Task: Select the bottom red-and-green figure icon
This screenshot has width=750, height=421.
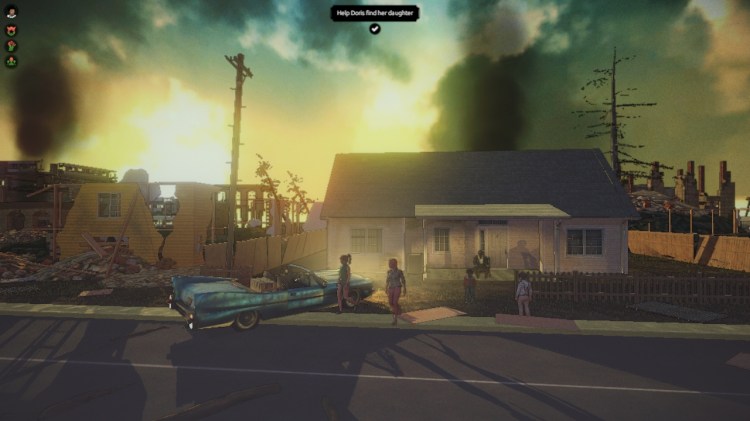Action: click(x=12, y=61)
